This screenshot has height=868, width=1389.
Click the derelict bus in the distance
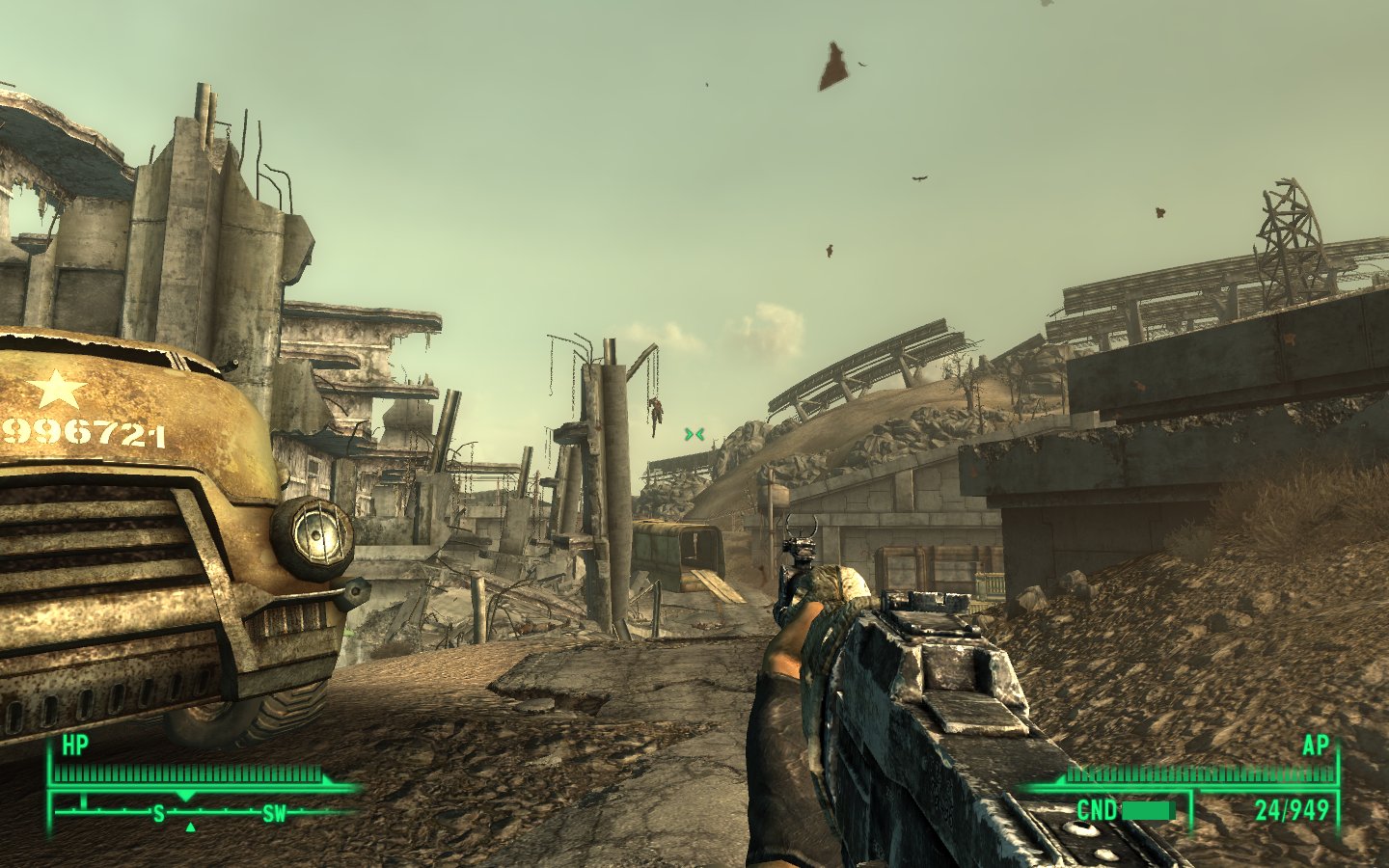coord(675,550)
